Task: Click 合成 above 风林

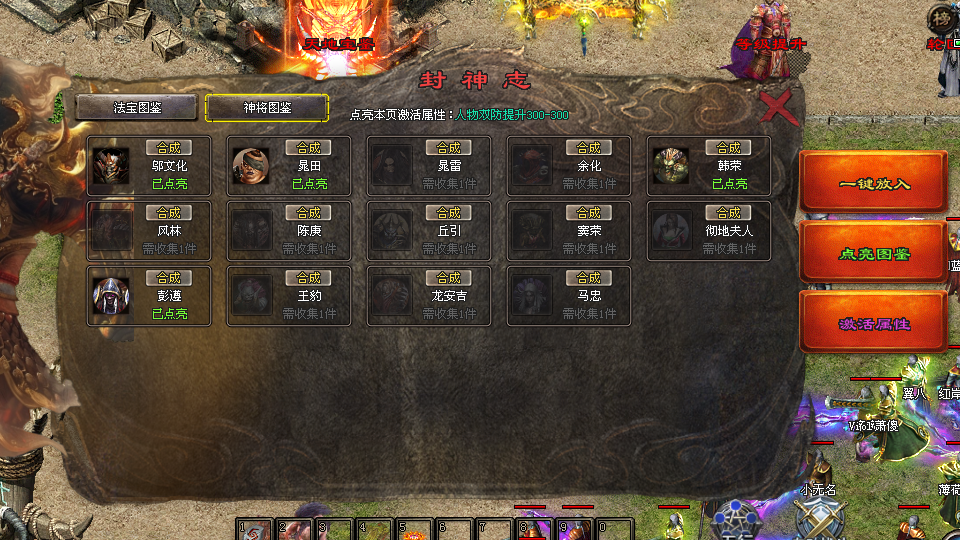Action: 169,213
